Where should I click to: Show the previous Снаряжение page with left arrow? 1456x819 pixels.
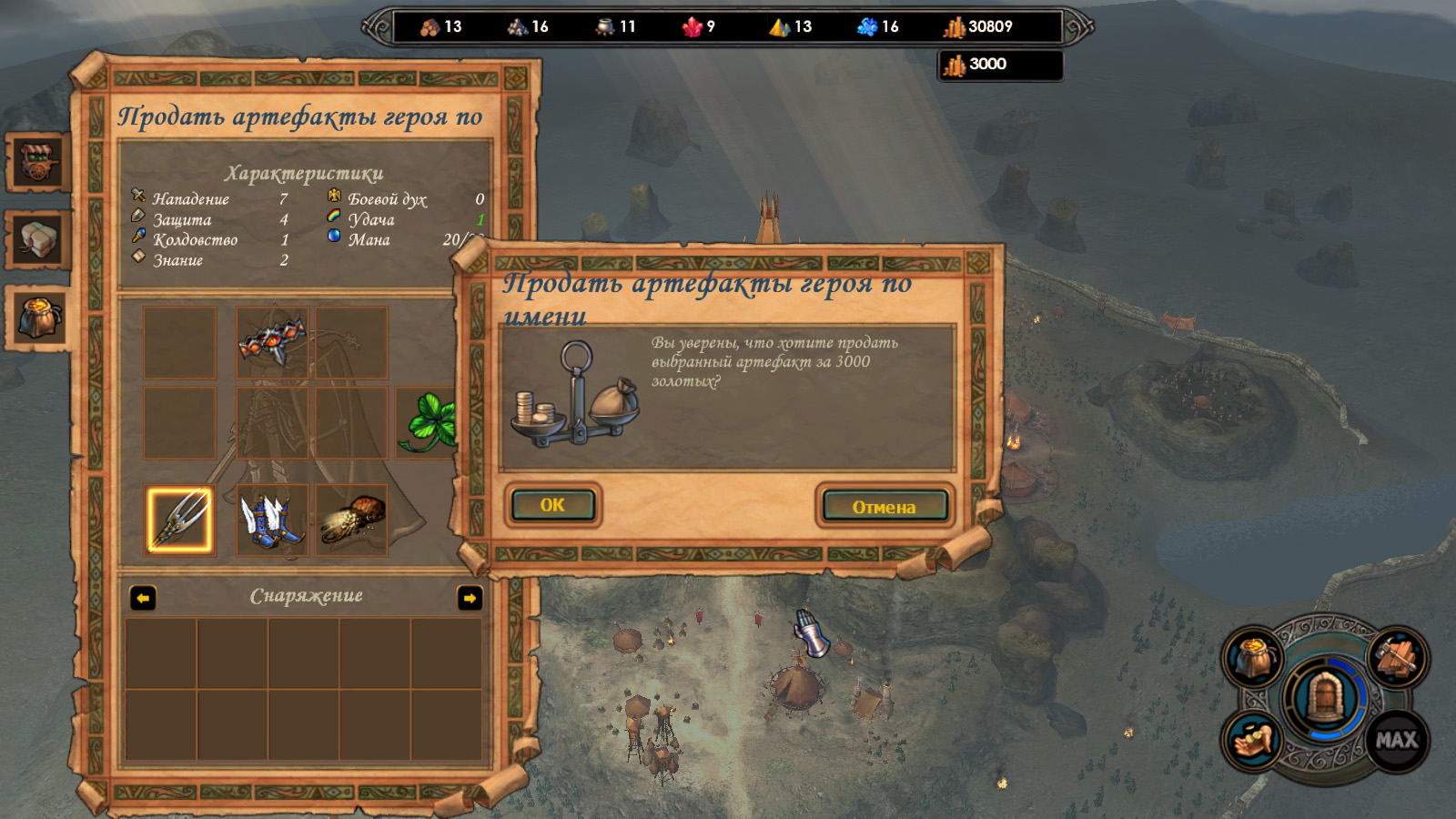pyautogui.click(x=143, y=598)
